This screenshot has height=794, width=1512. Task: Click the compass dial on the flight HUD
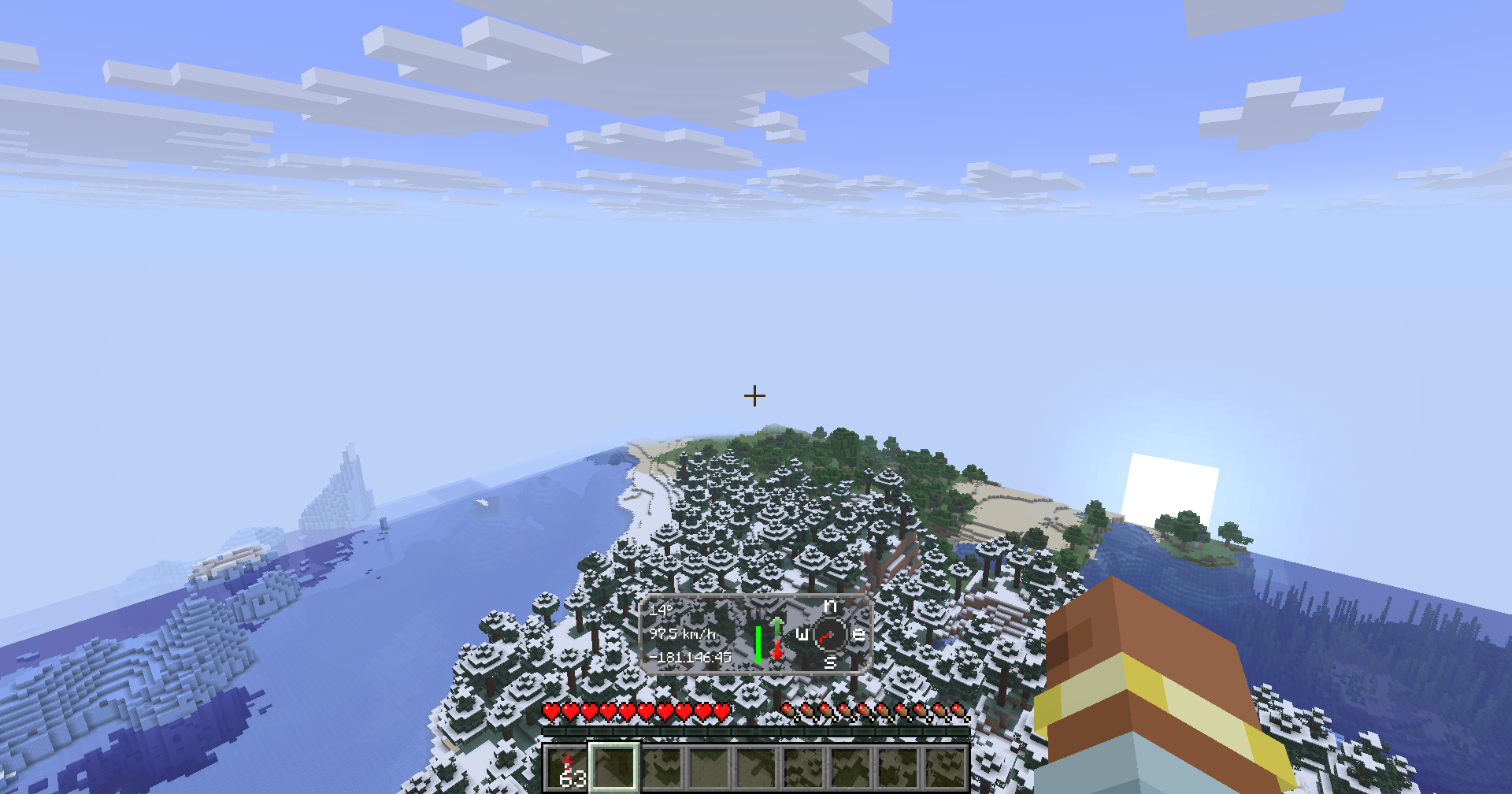point(830,634)
